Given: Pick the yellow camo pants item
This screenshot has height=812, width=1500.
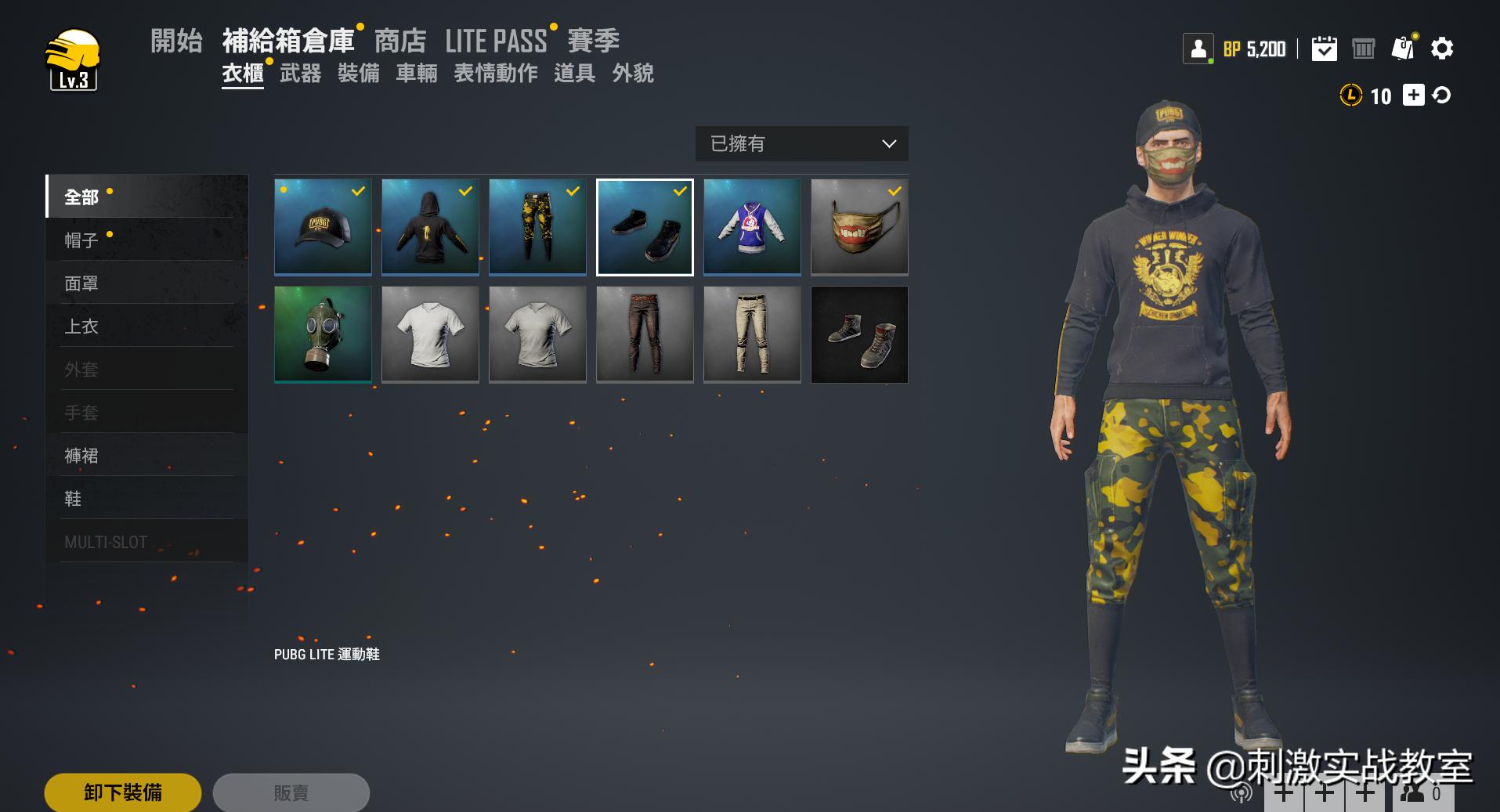Looking at the screenshot, I should tap(537, 228).
